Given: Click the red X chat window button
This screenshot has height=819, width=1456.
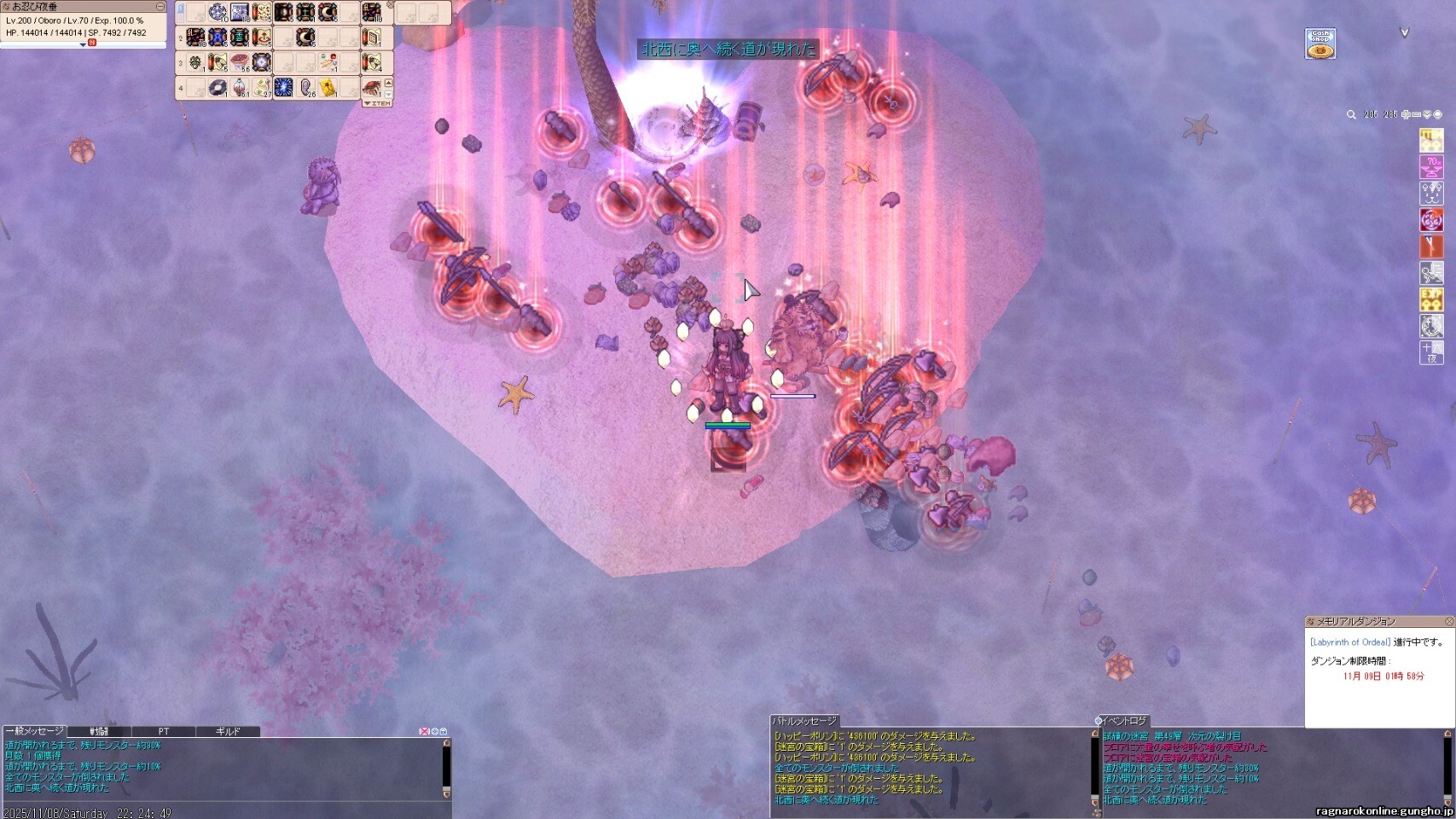Looking at the screenshot, I should click(424, 731).
